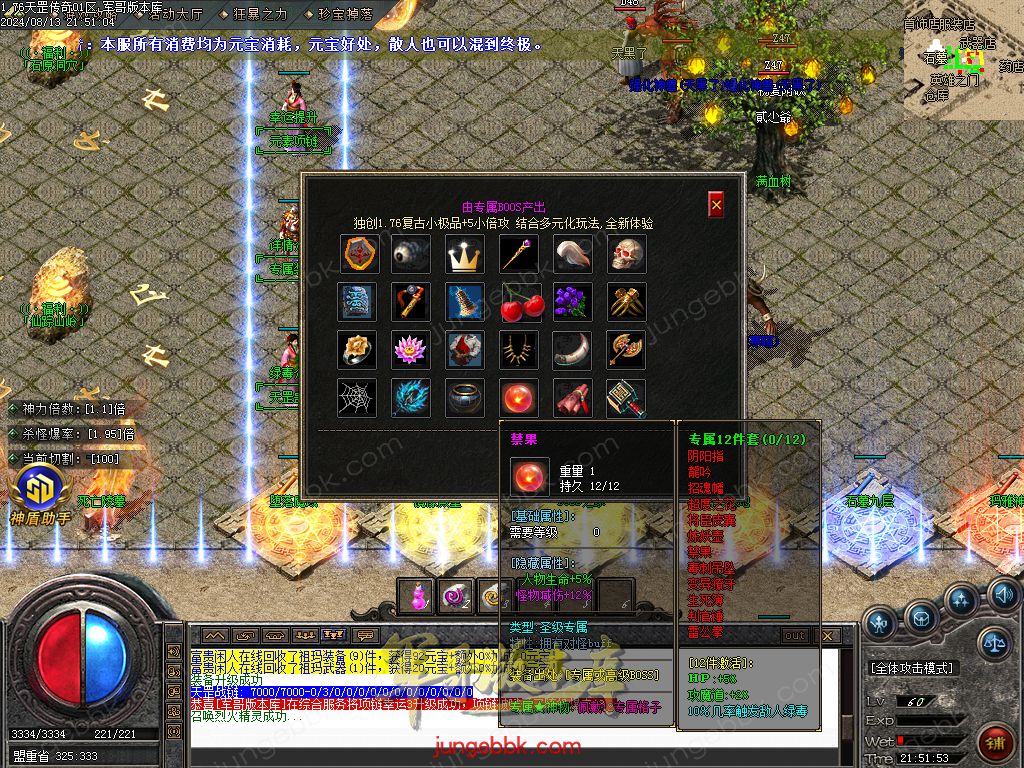Pick the red-eyed skull item

pyautogui.click(x=627, y=254)
